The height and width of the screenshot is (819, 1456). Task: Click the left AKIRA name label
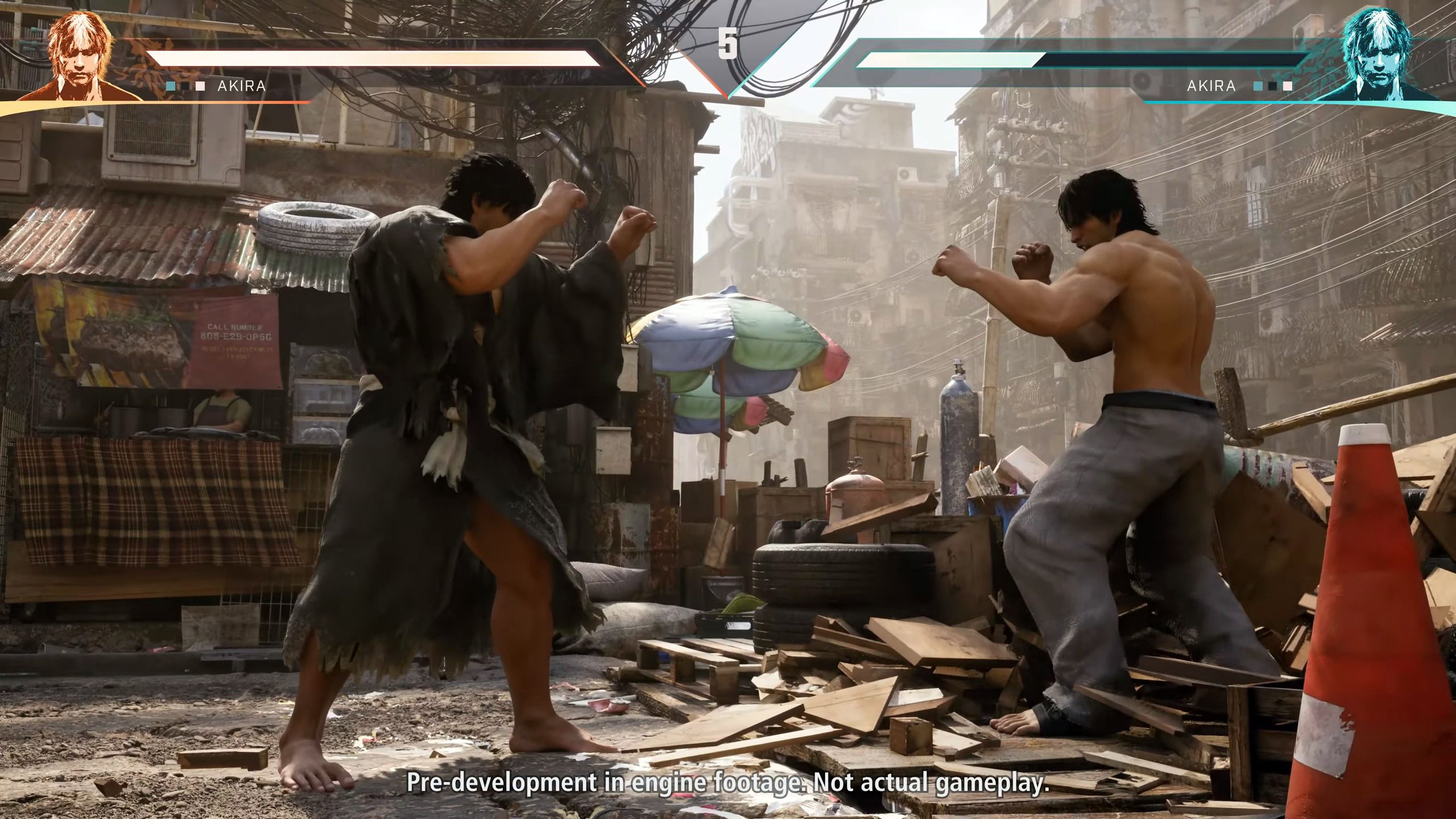coord(243,86)
